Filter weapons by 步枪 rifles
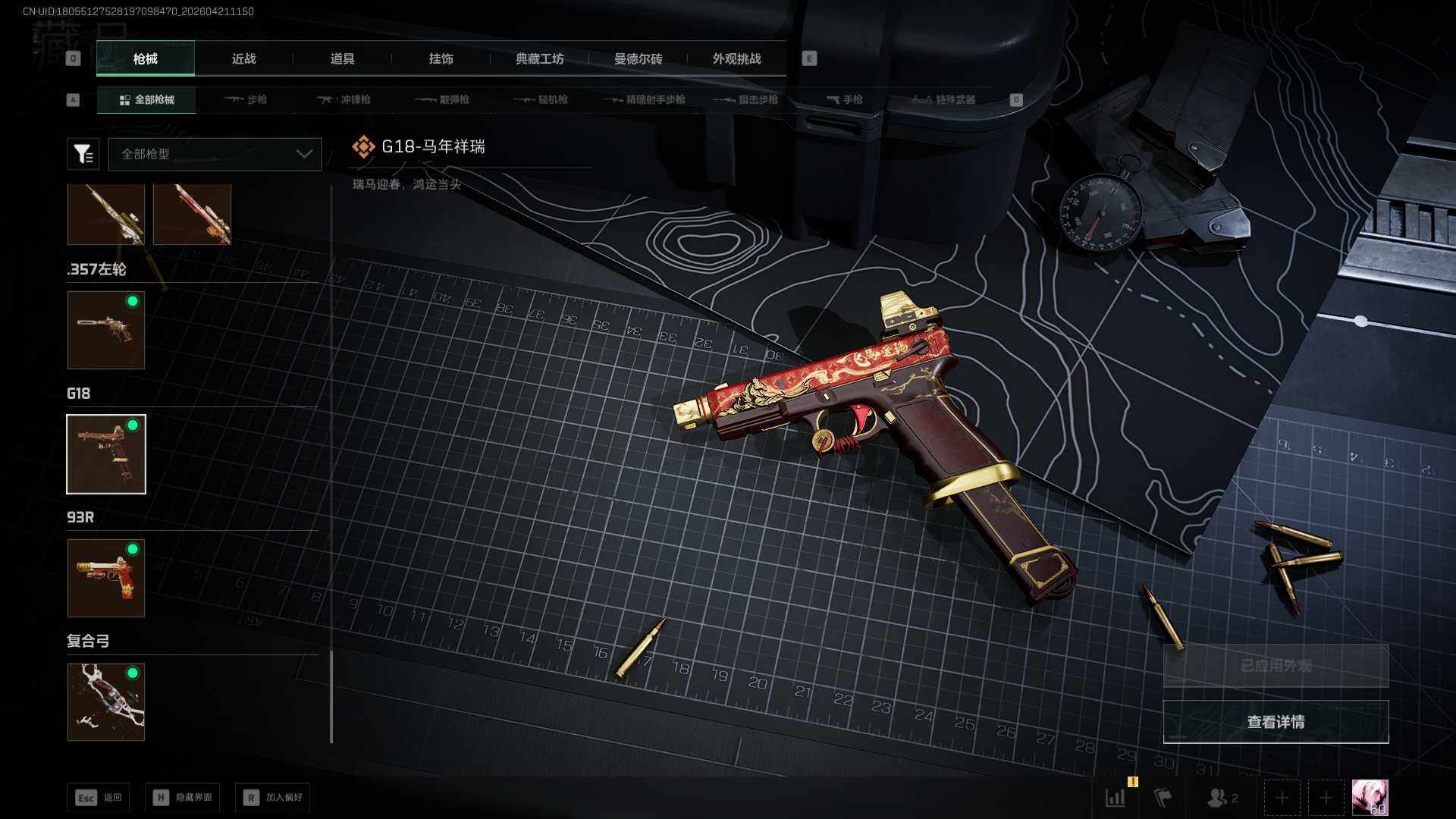Image resolution: width=1456 pixels, height=819 pixels. [x=246, y=99]
